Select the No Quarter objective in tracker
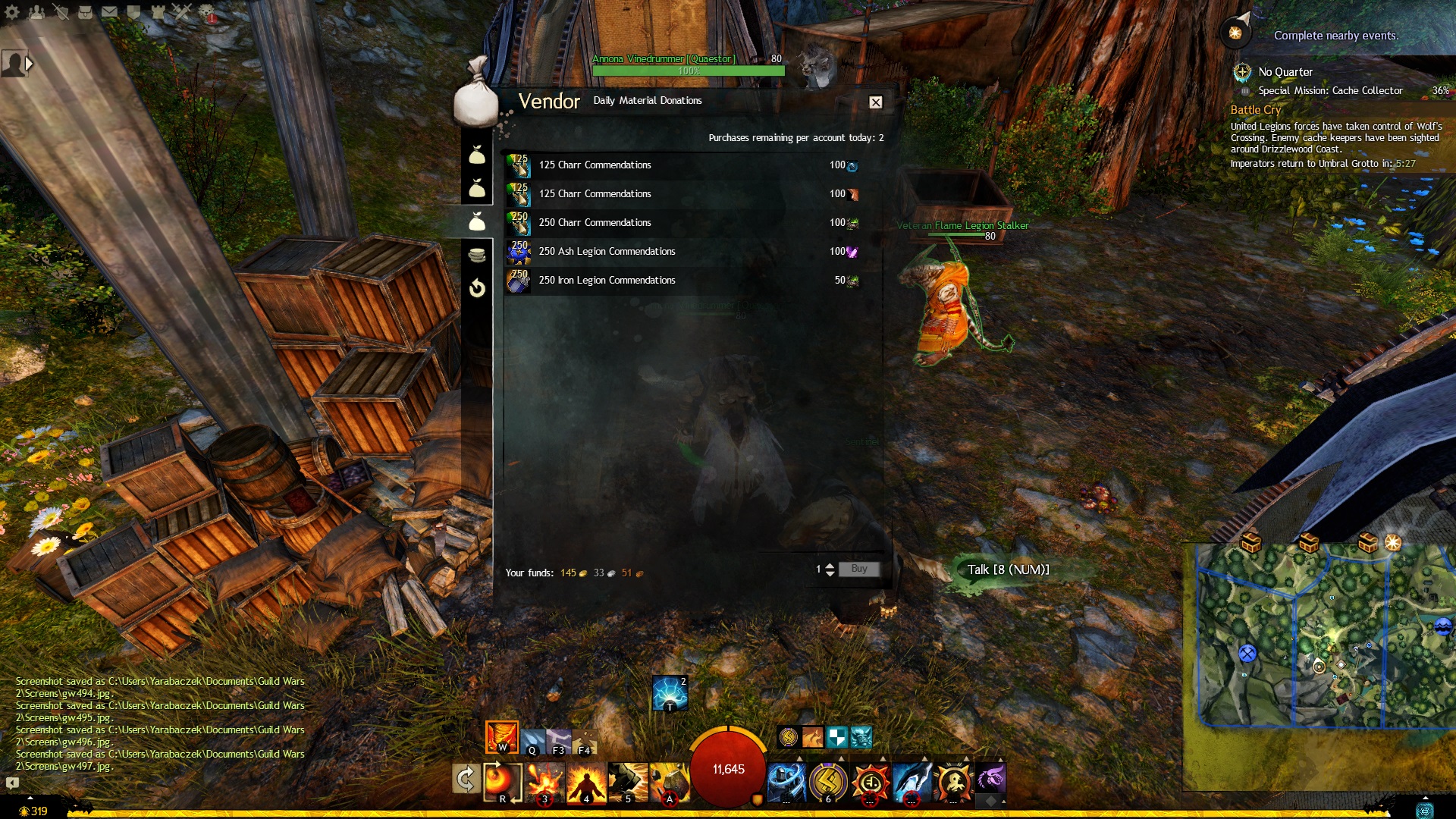 coord(1285,72)
